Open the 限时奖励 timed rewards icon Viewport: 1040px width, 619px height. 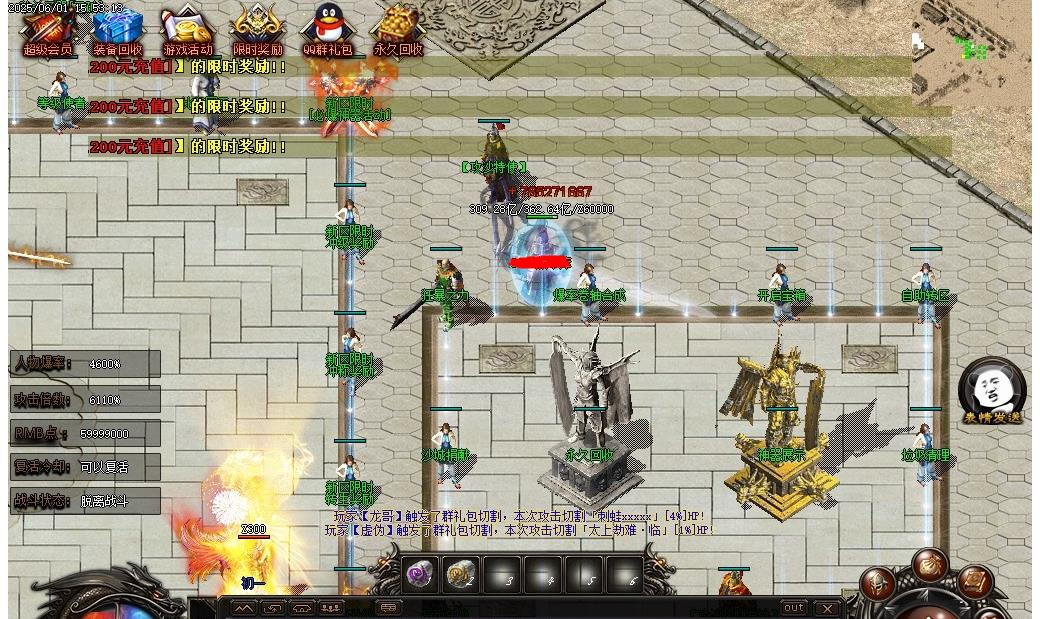pyautogui.click(x=257, y=28)
